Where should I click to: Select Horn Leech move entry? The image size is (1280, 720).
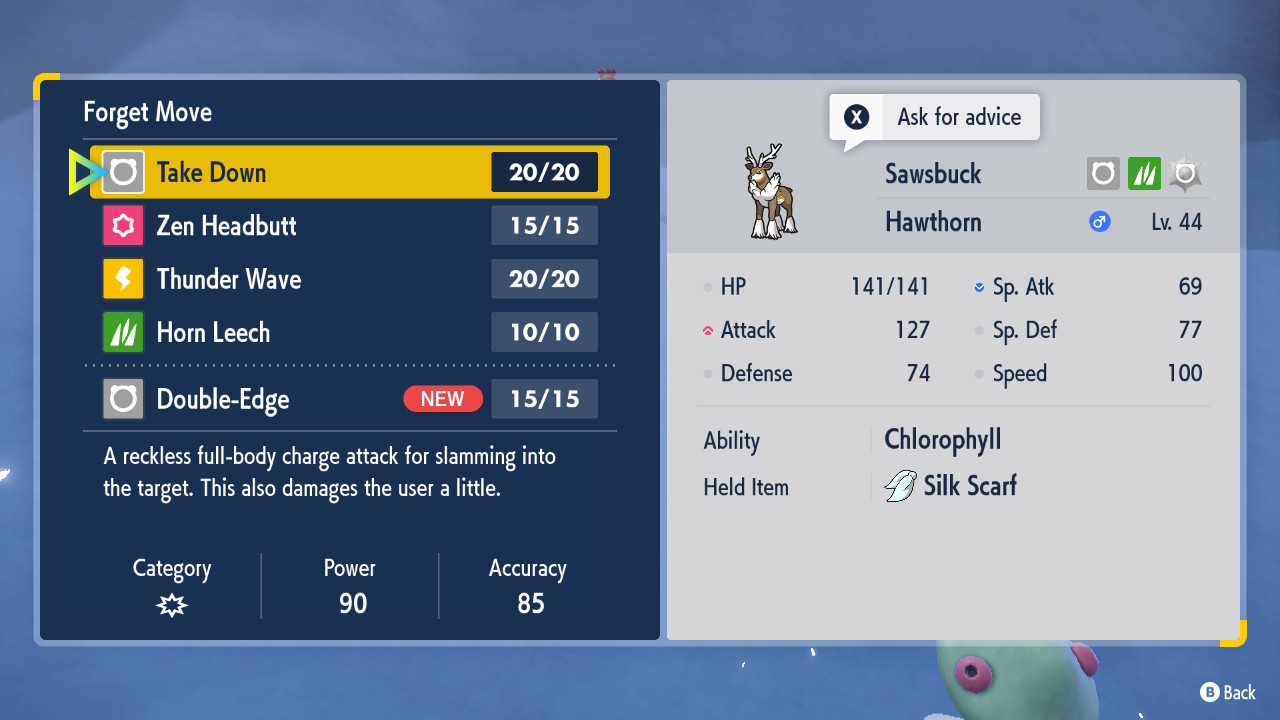point(350,332)
